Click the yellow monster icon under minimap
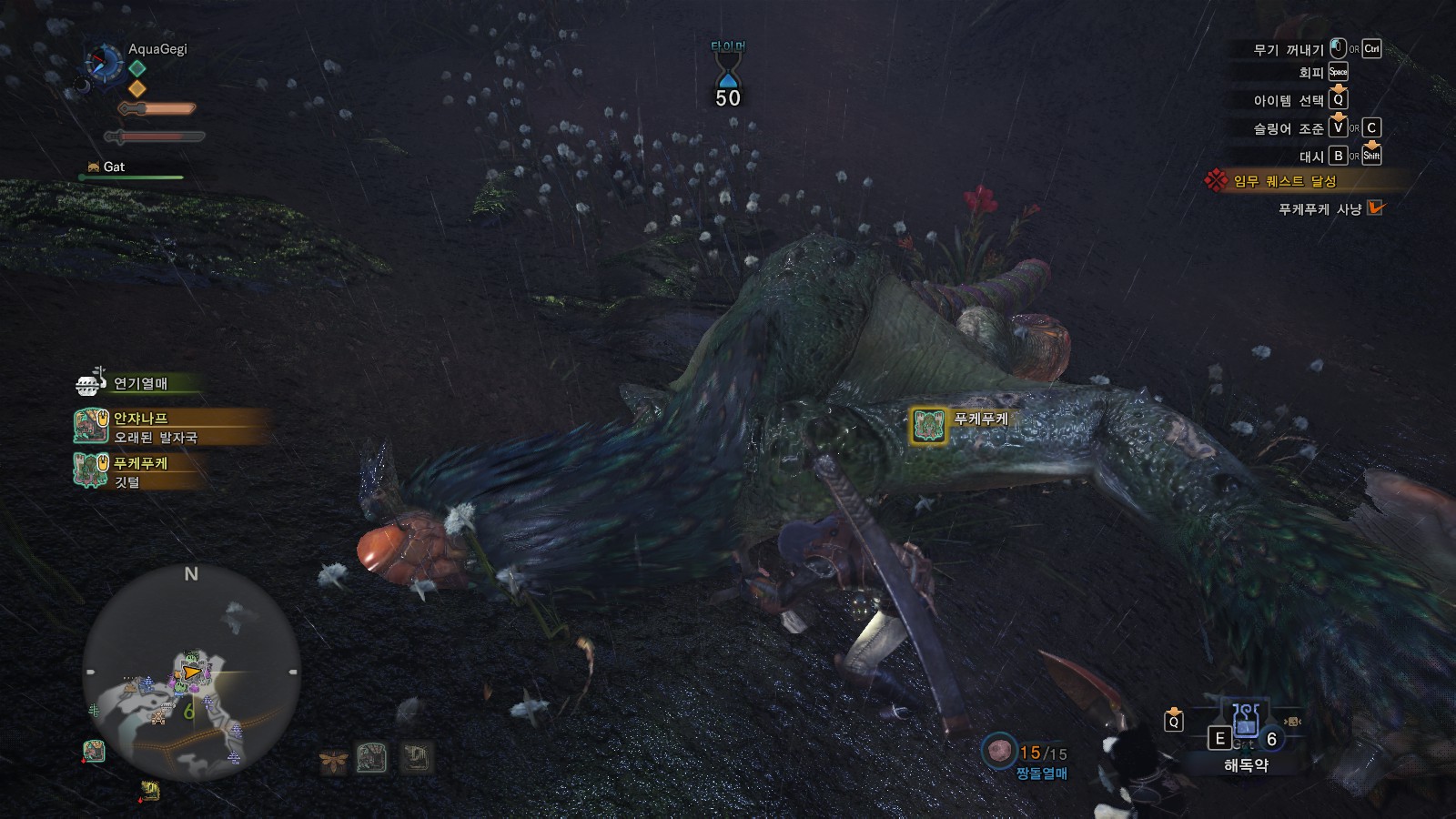This screenshot has width=1456, height=819. [x=150, y=790]
